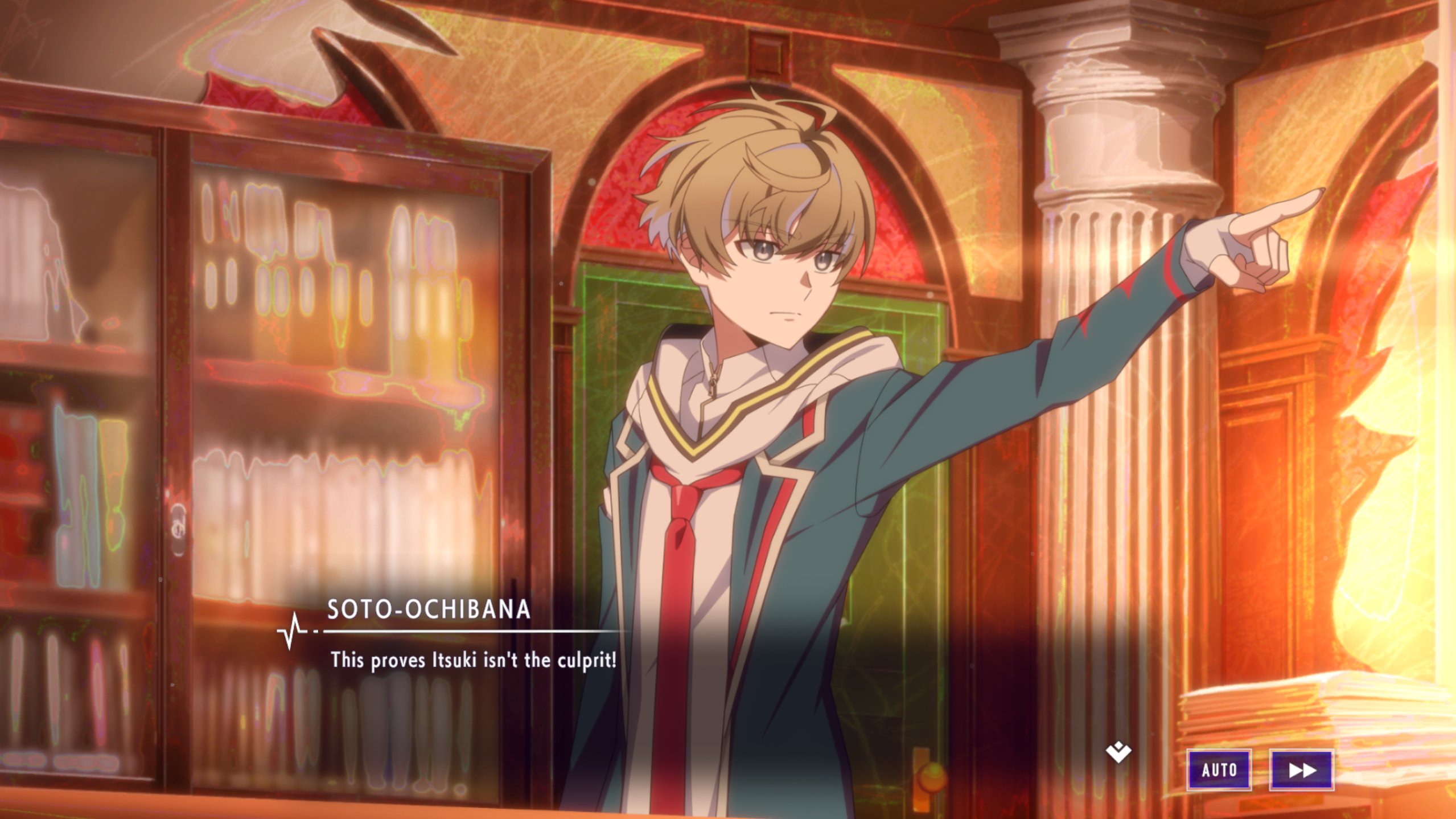Screen dimensions: 1456x819
Task: Activate the fast-forward skip button
Action: [1301, 770]
